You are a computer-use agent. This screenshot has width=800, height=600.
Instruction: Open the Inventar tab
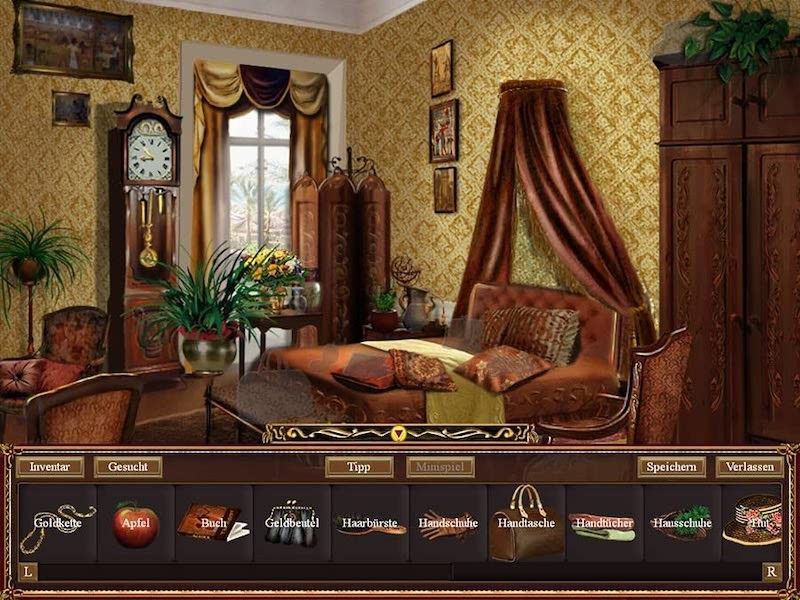click(x=50, y=467)
